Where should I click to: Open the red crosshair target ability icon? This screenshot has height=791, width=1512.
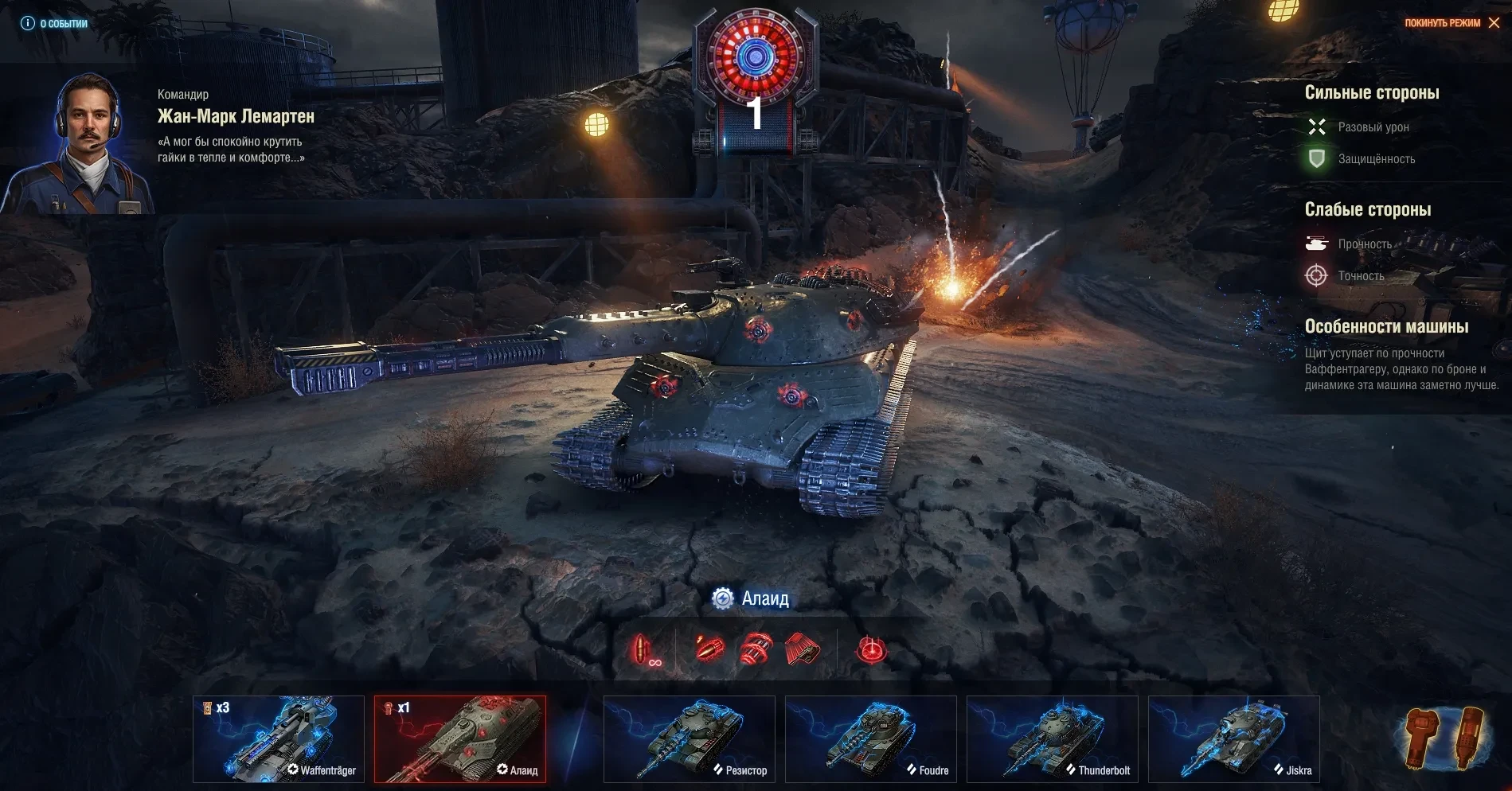click(x=871, y=650)
